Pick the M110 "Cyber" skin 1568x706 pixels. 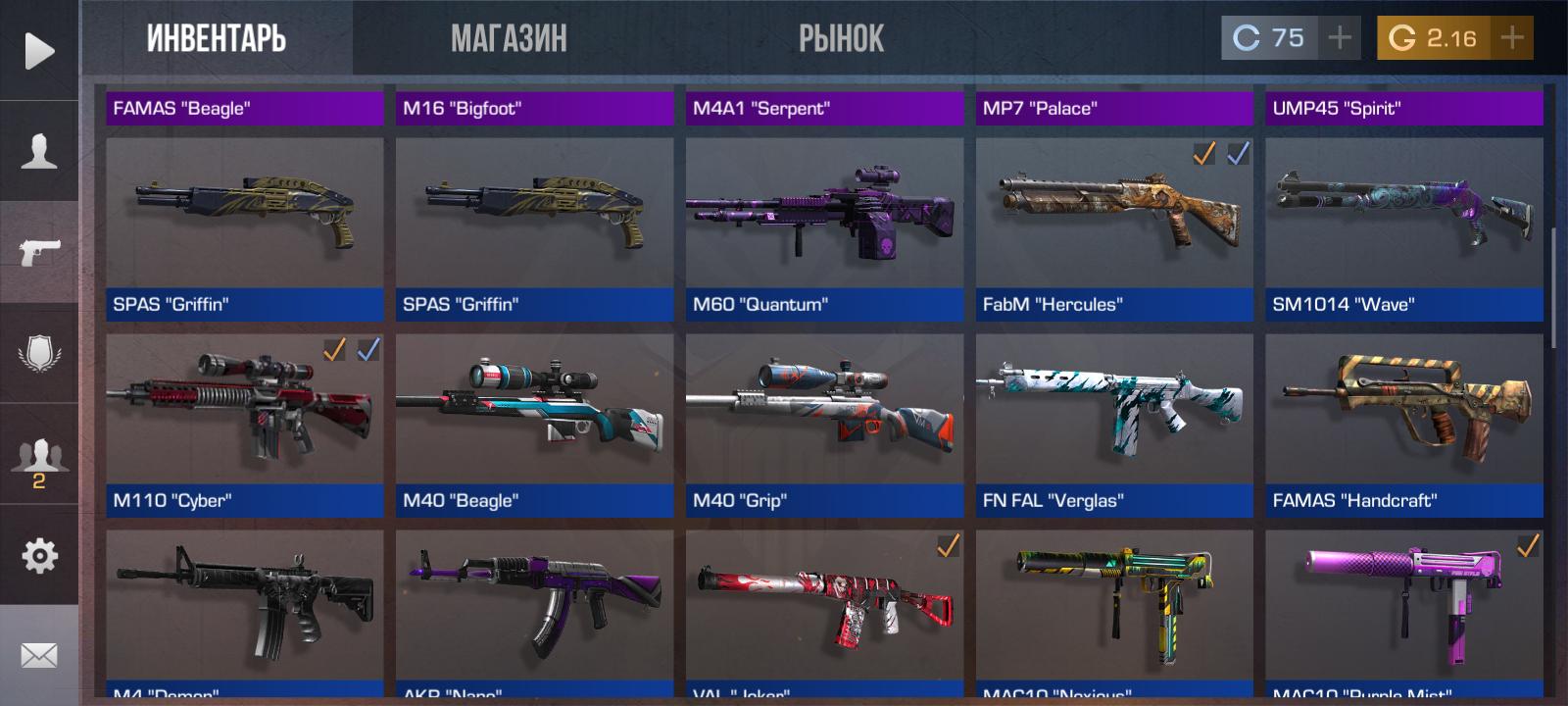(x=244, y=425)
